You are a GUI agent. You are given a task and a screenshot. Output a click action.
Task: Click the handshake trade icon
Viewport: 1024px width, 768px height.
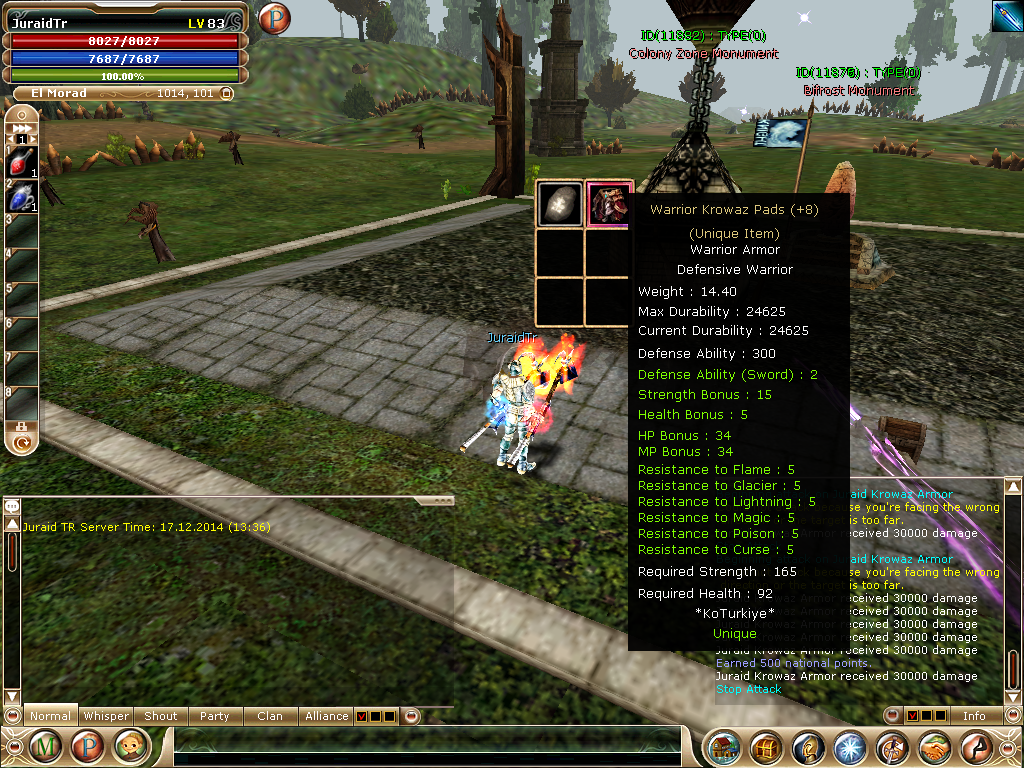[934, 747]
